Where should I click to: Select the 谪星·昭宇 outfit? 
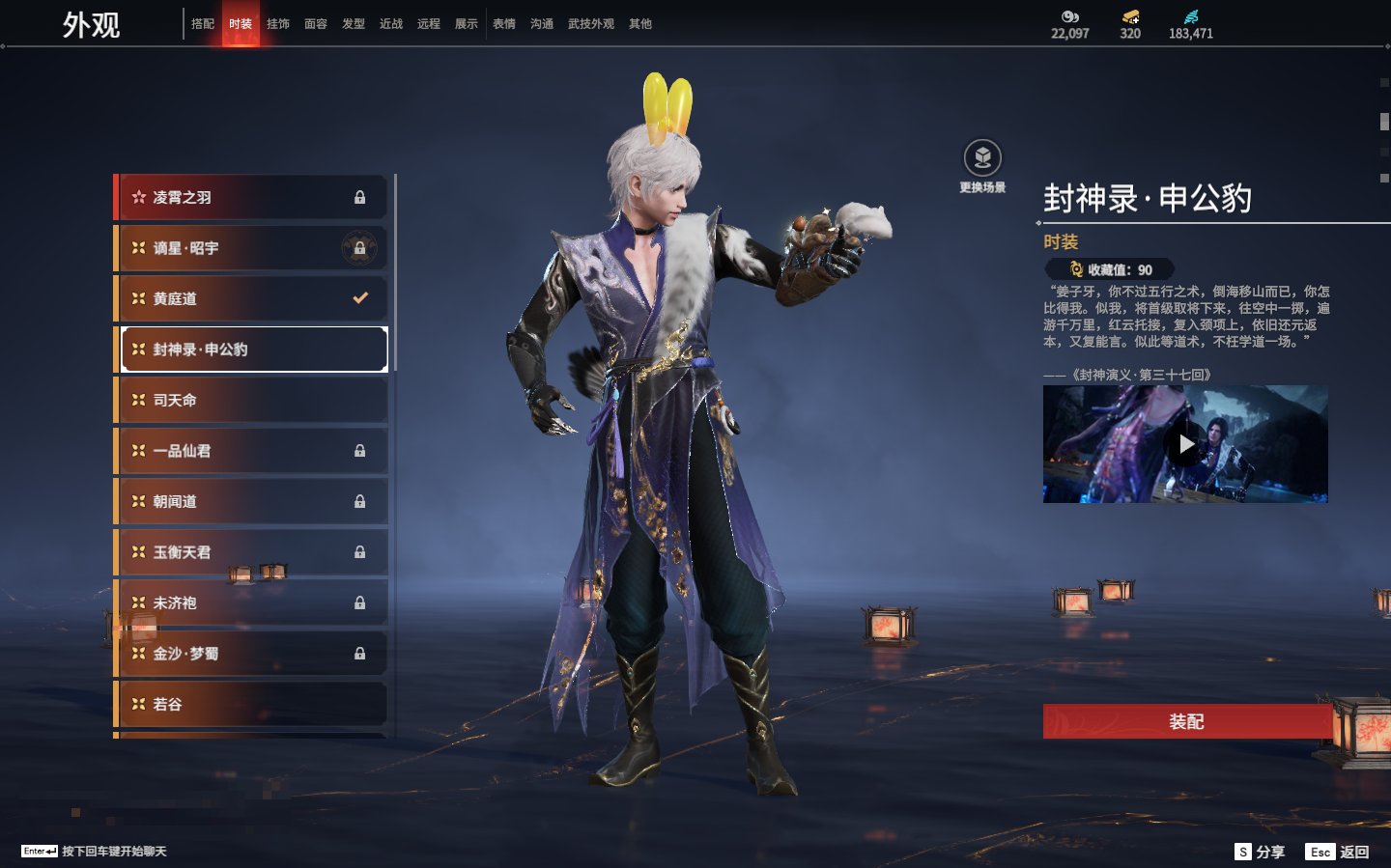coord(251,248)
